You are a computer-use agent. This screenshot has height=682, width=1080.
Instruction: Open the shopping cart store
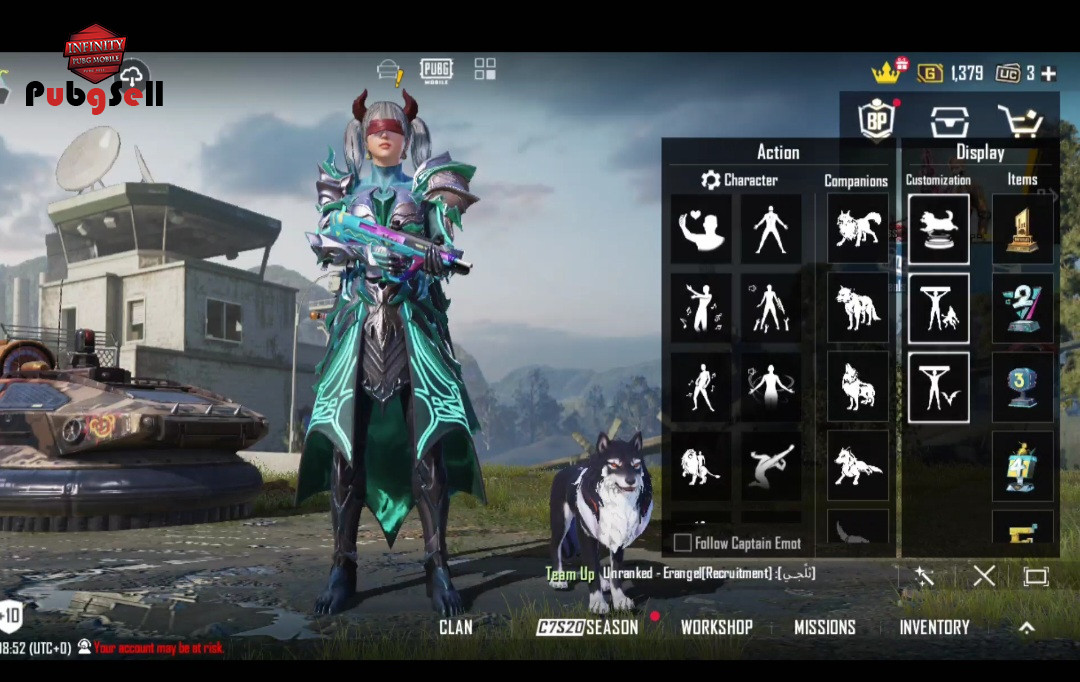coord(1020,120)
